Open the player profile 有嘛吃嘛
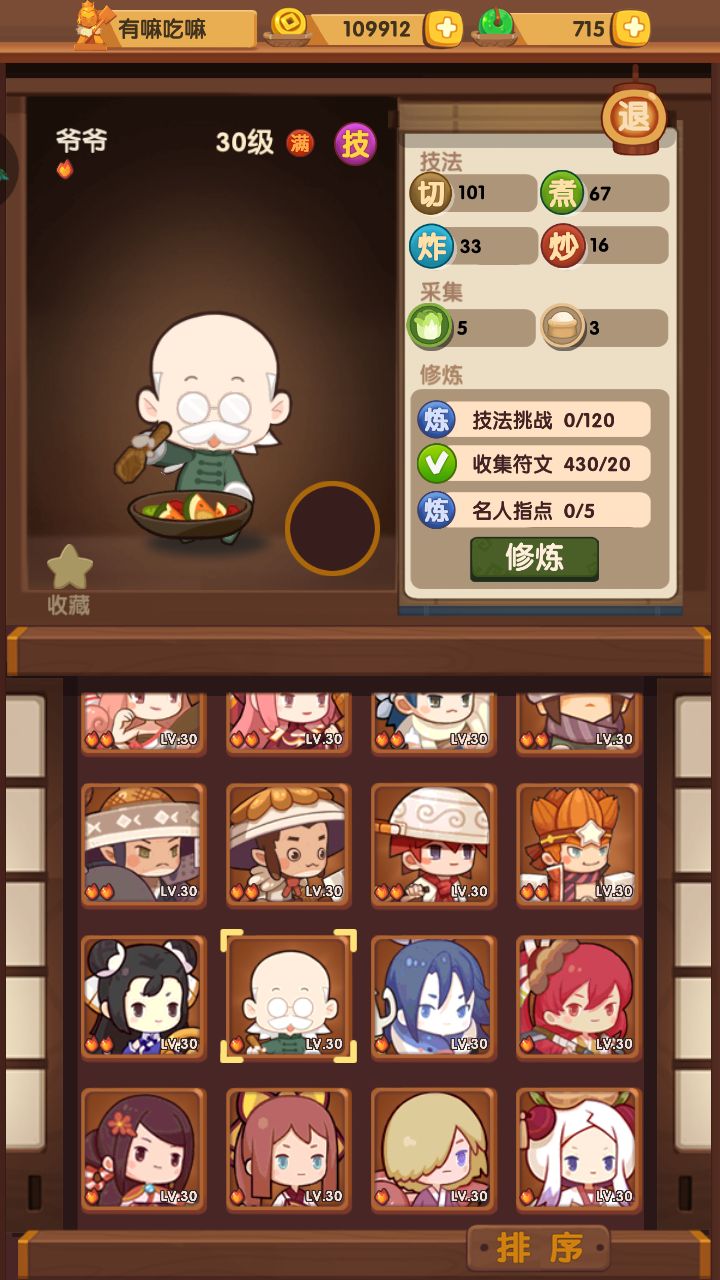 [165, 29]
